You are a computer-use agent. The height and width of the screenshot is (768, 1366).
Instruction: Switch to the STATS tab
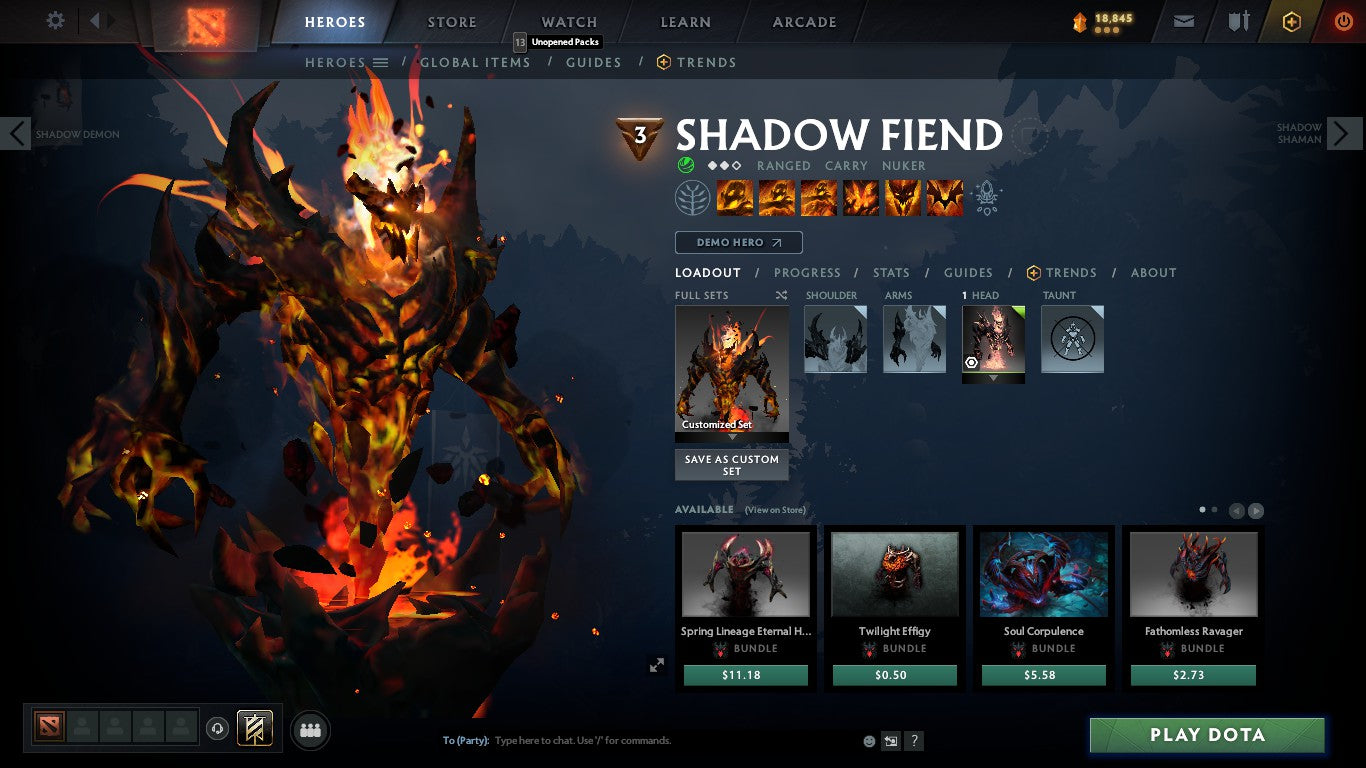(890, 272)
